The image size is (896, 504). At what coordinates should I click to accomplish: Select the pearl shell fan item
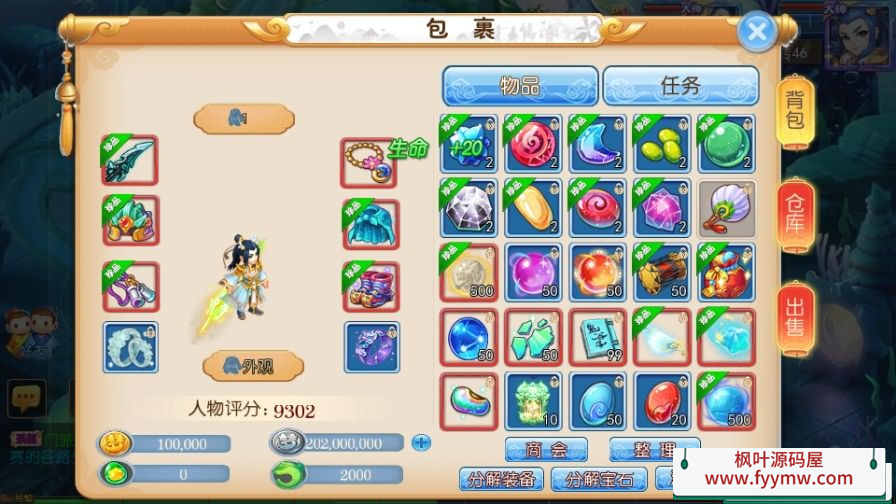pyautogui.click(x=726, y=208)
